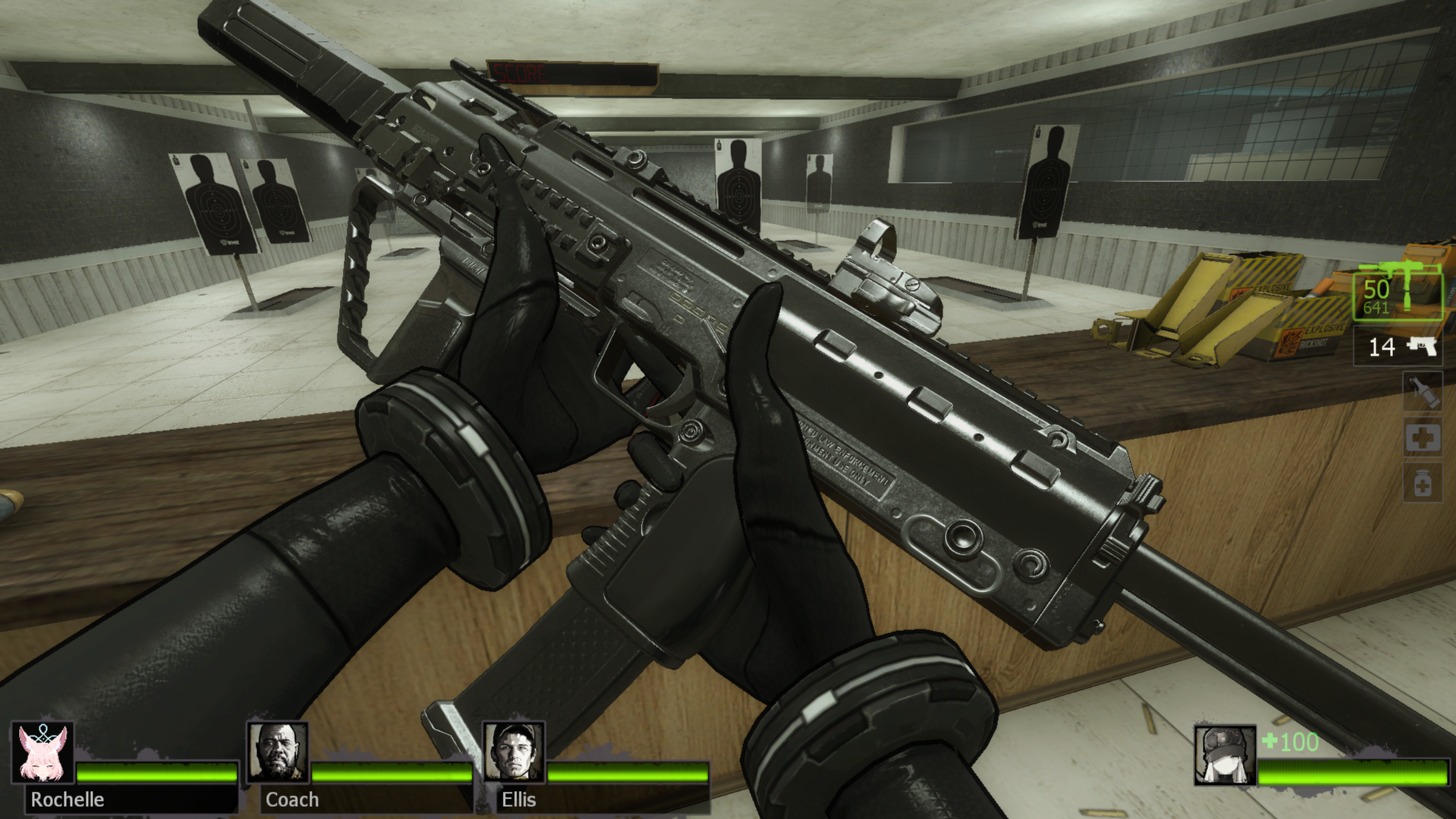Select the throwable bottle slot
Viewport: 1456px width, 819px height.
pyautogui.click(x=1422, y=392)
